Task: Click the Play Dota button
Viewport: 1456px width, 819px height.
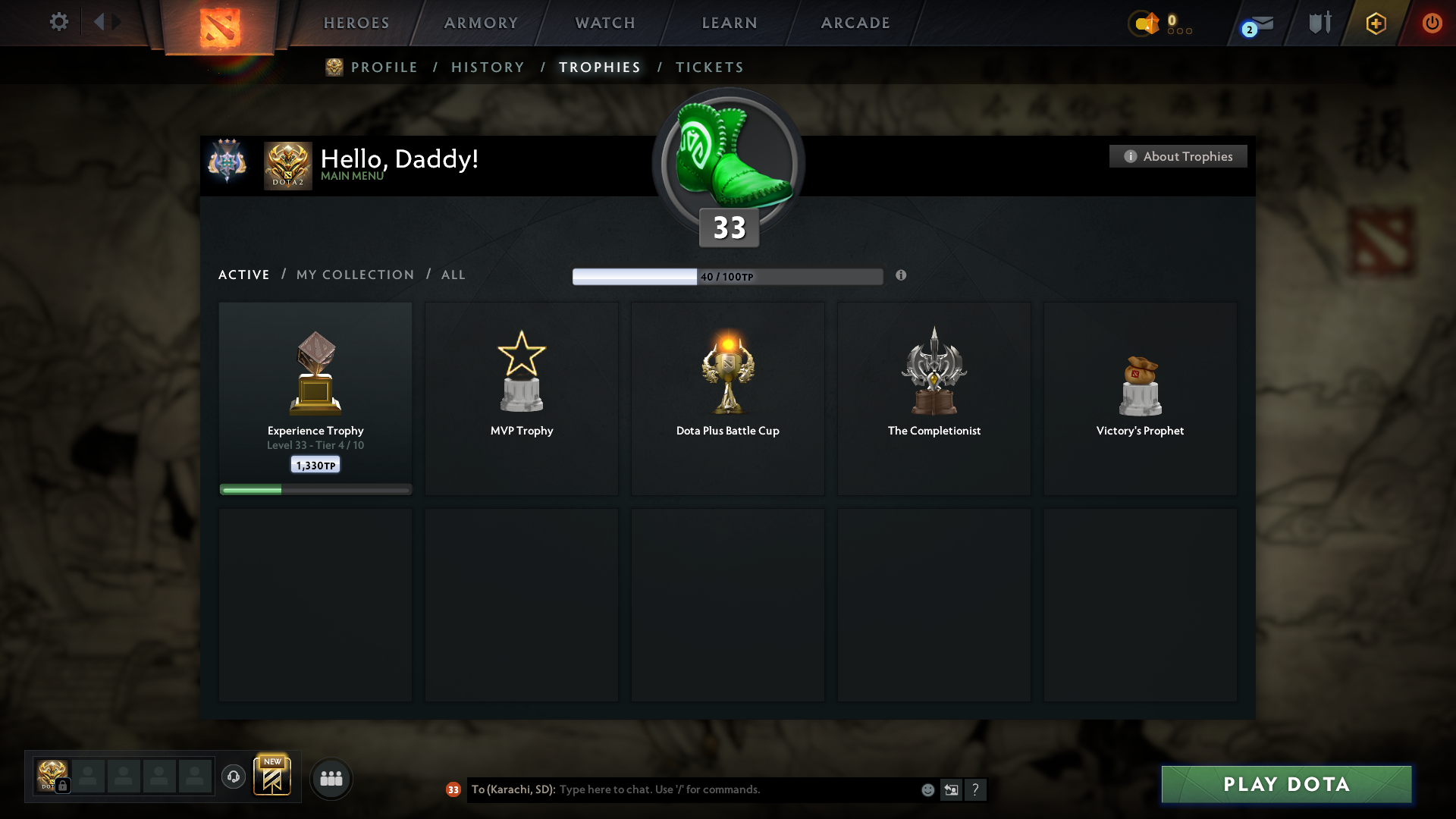Action: (1286, 784)
